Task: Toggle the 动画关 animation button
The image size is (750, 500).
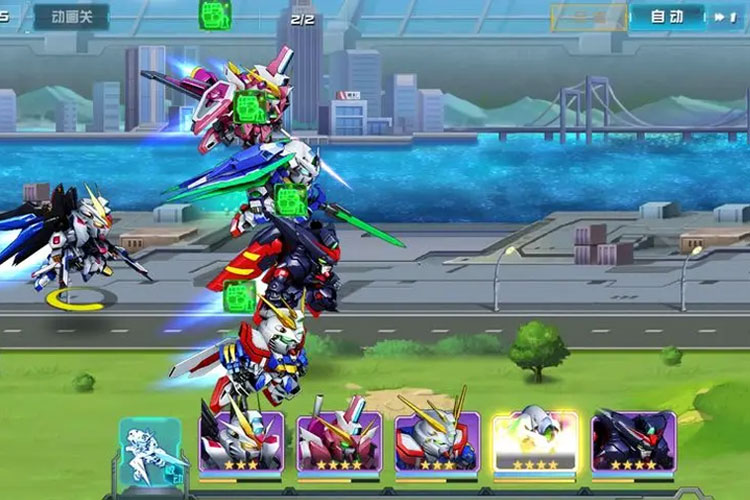Action: tap(71, 16)
